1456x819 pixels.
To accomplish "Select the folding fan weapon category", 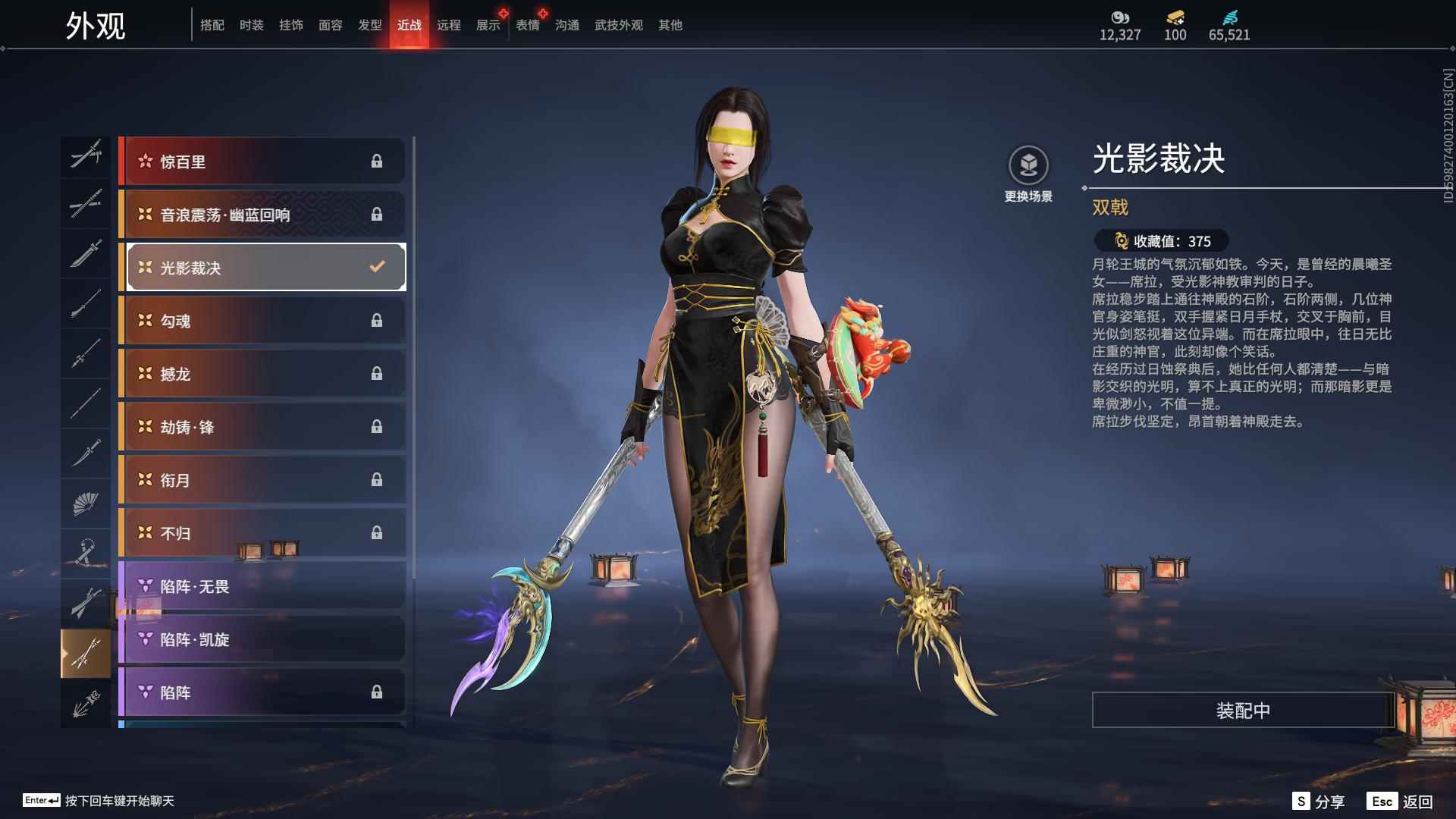I will [86, 503].
